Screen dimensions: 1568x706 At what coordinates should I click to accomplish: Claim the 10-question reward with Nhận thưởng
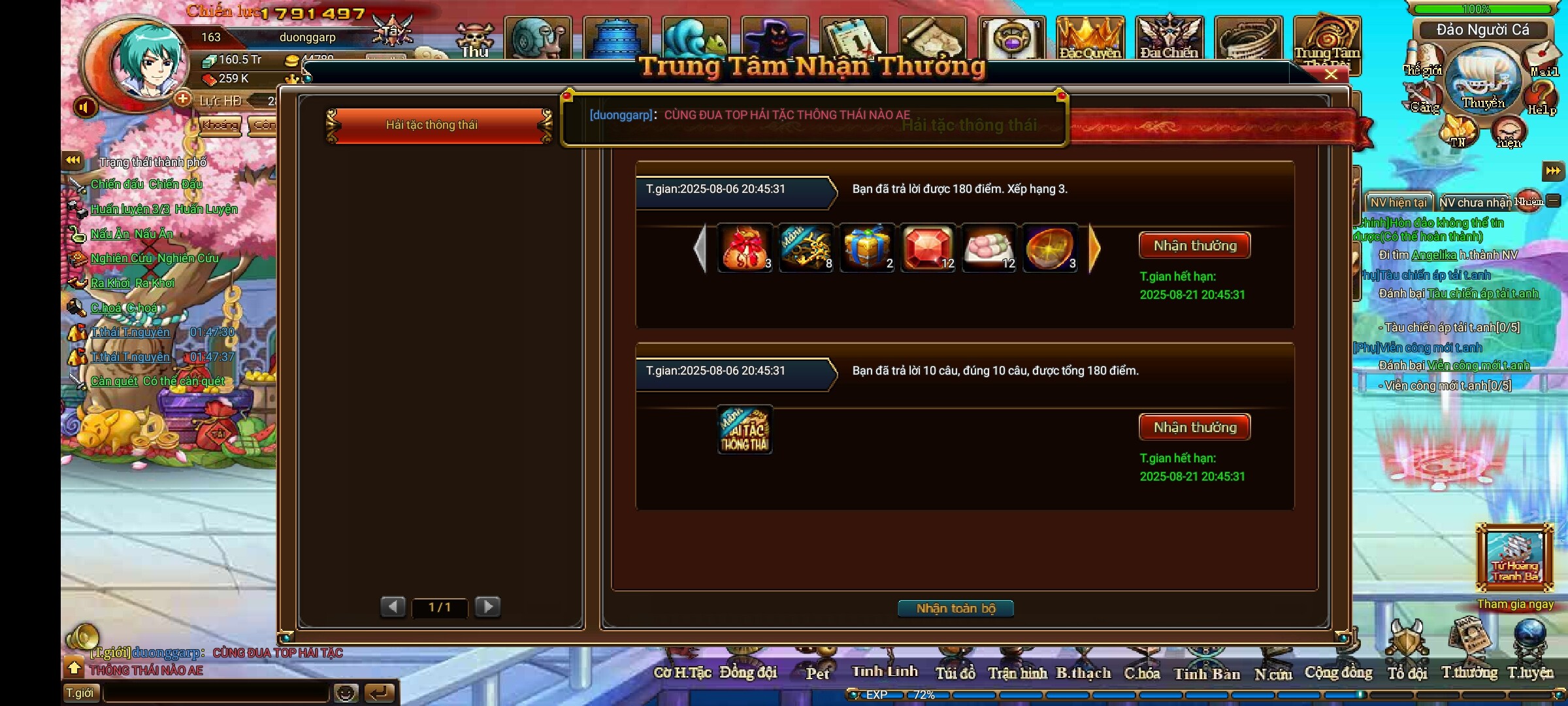[x=1194, y=428]
